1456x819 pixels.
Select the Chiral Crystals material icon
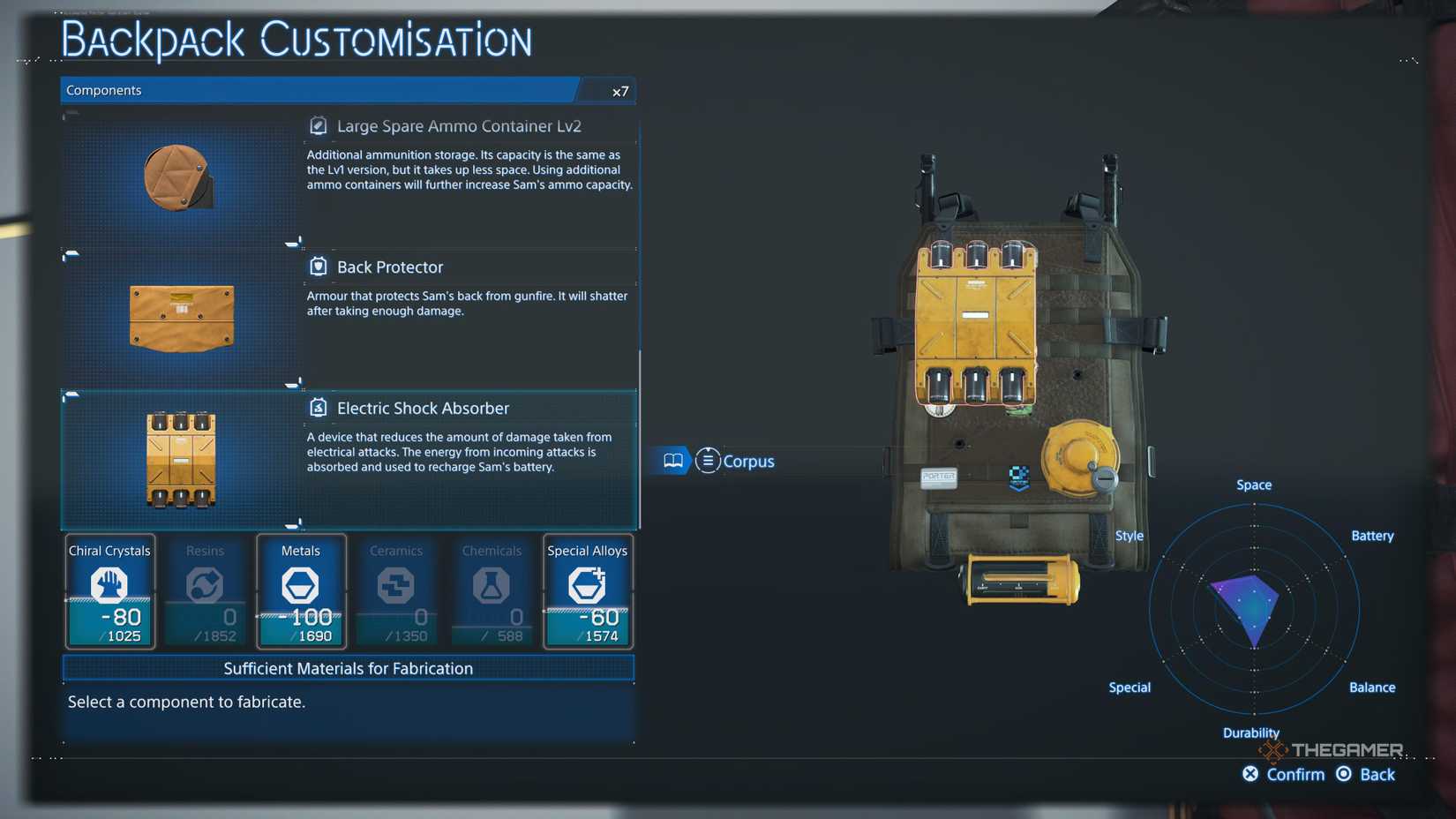coord(109,584)
